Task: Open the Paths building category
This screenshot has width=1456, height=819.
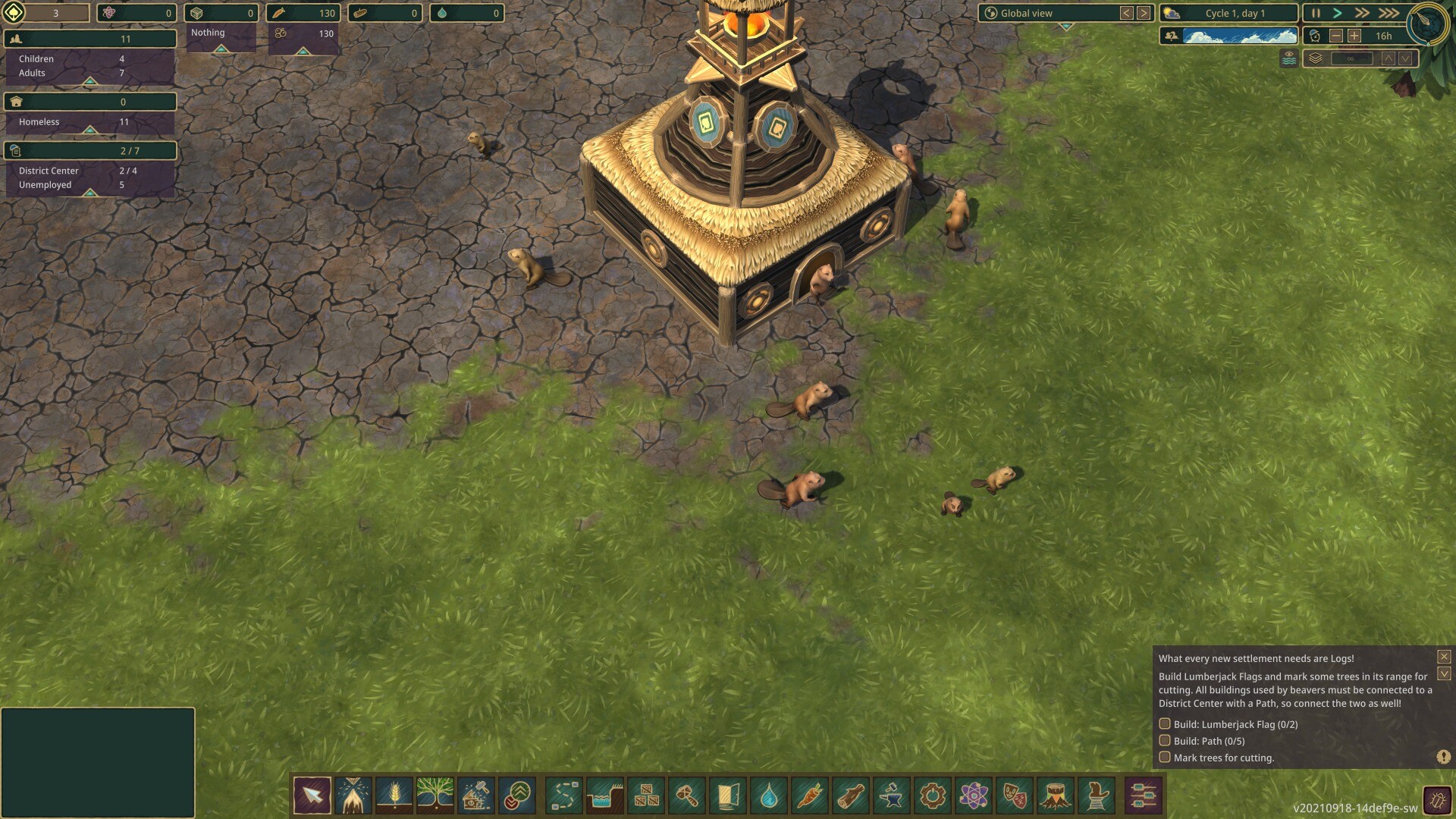Action: point(564,795)
